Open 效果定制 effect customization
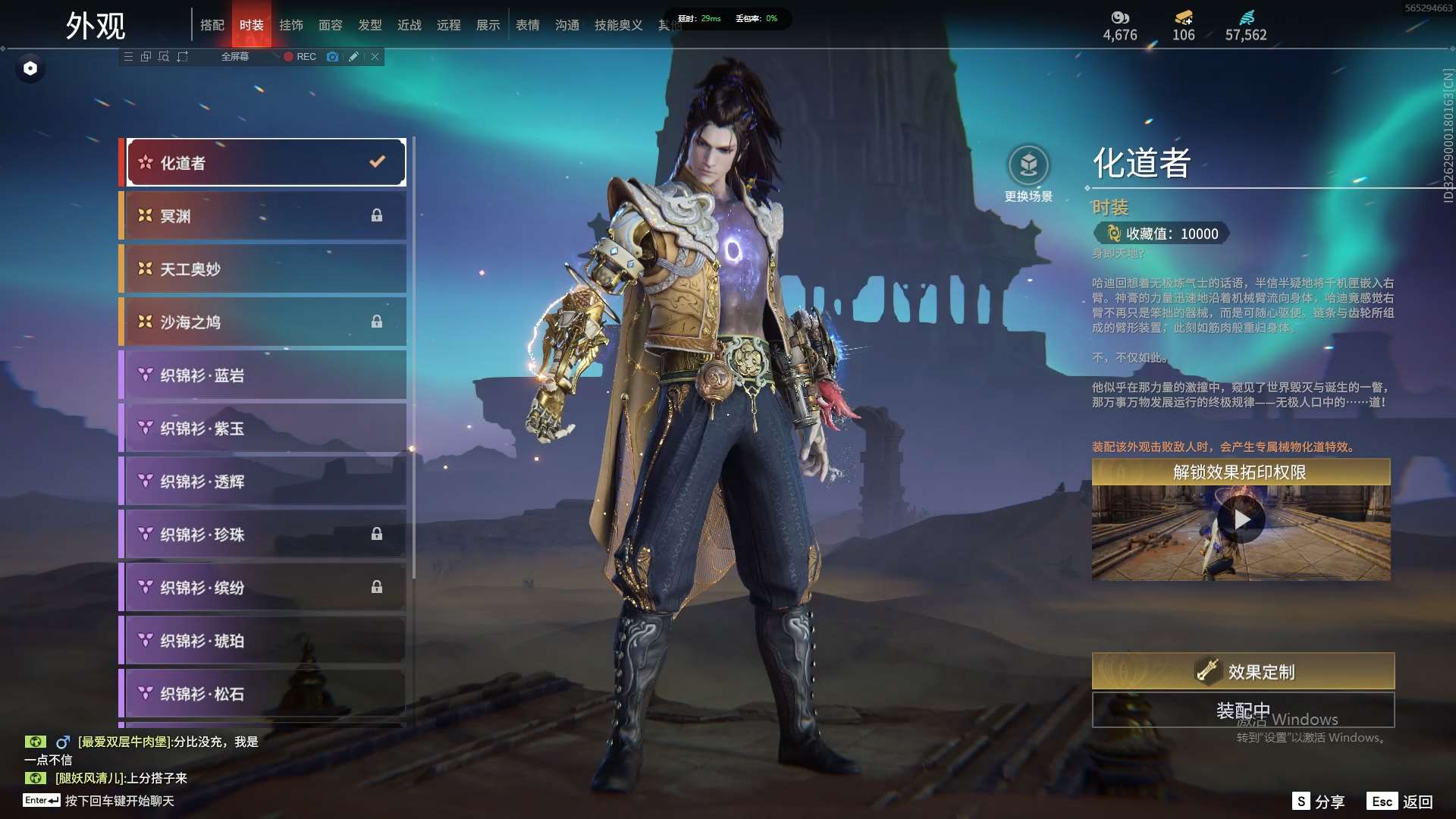1456x819 pixels. pos(1243,671)
